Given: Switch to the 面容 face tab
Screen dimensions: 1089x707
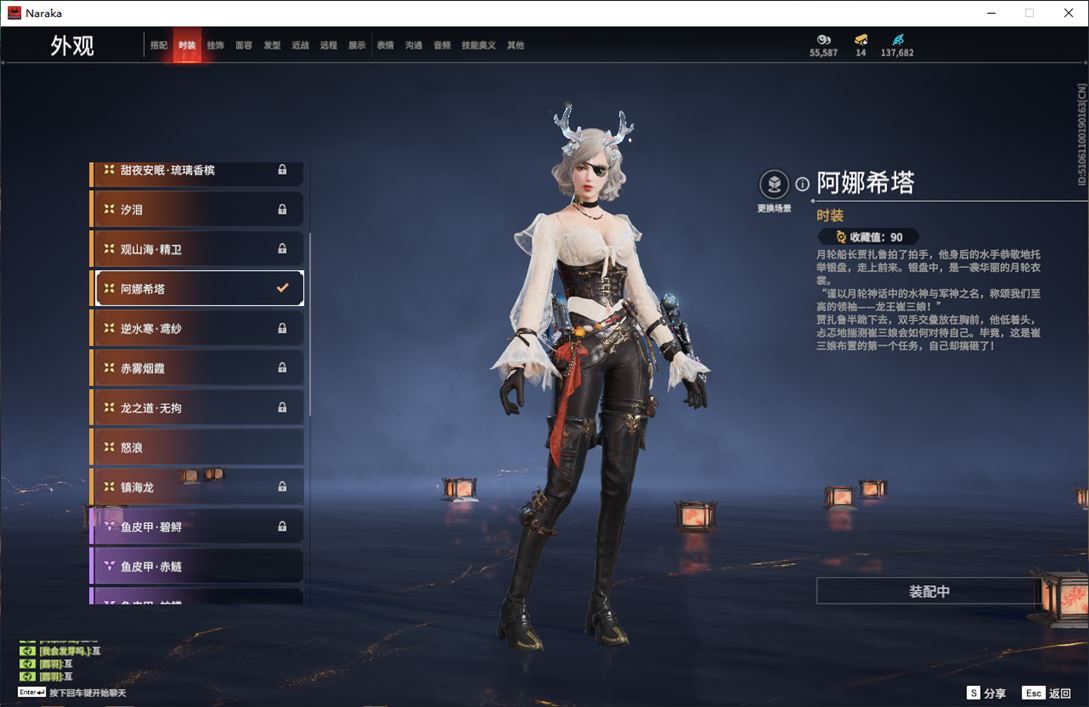Looking at the screenshot, I should [244, 46].
